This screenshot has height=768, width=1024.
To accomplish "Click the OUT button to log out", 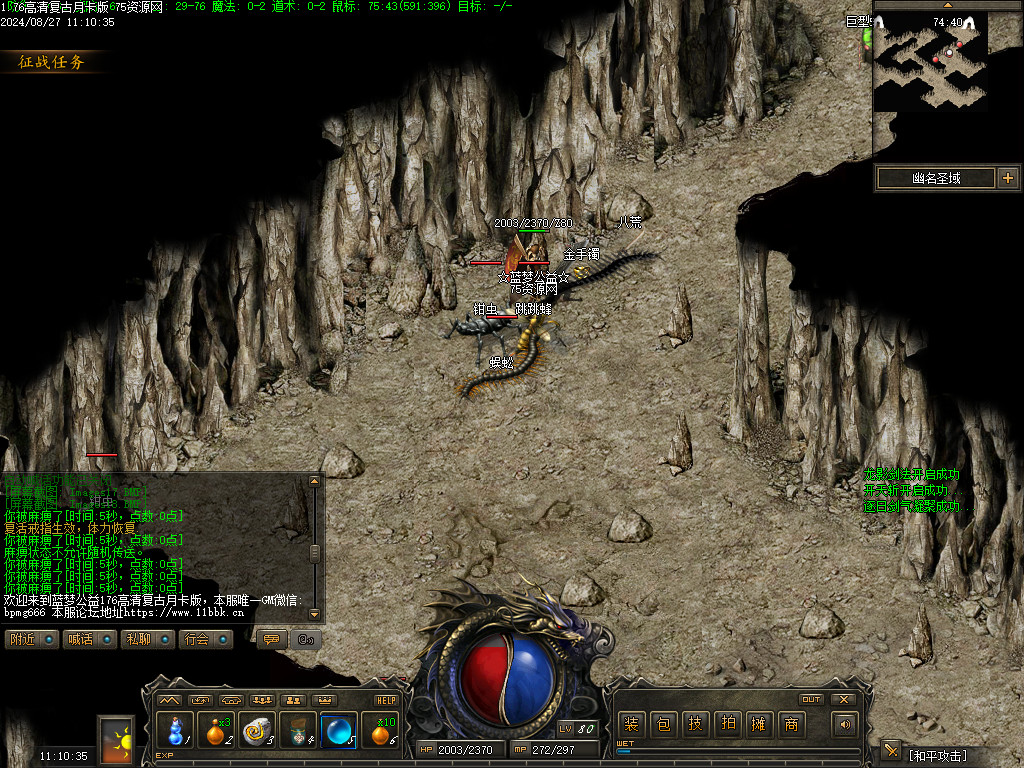I will (x=812, y=699).
